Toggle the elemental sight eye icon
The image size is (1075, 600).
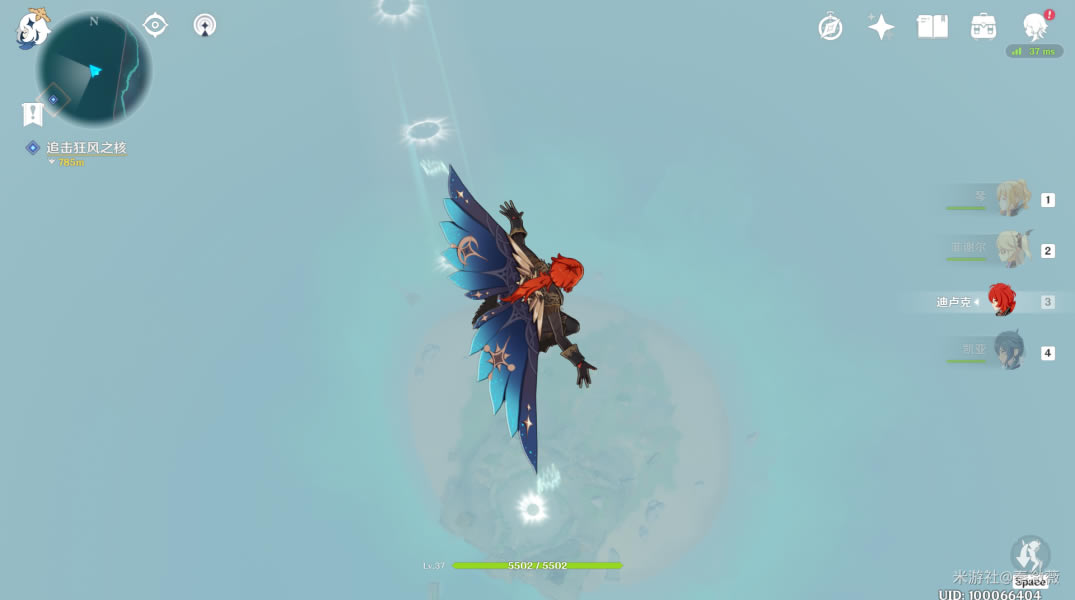(x=155, y=25)
